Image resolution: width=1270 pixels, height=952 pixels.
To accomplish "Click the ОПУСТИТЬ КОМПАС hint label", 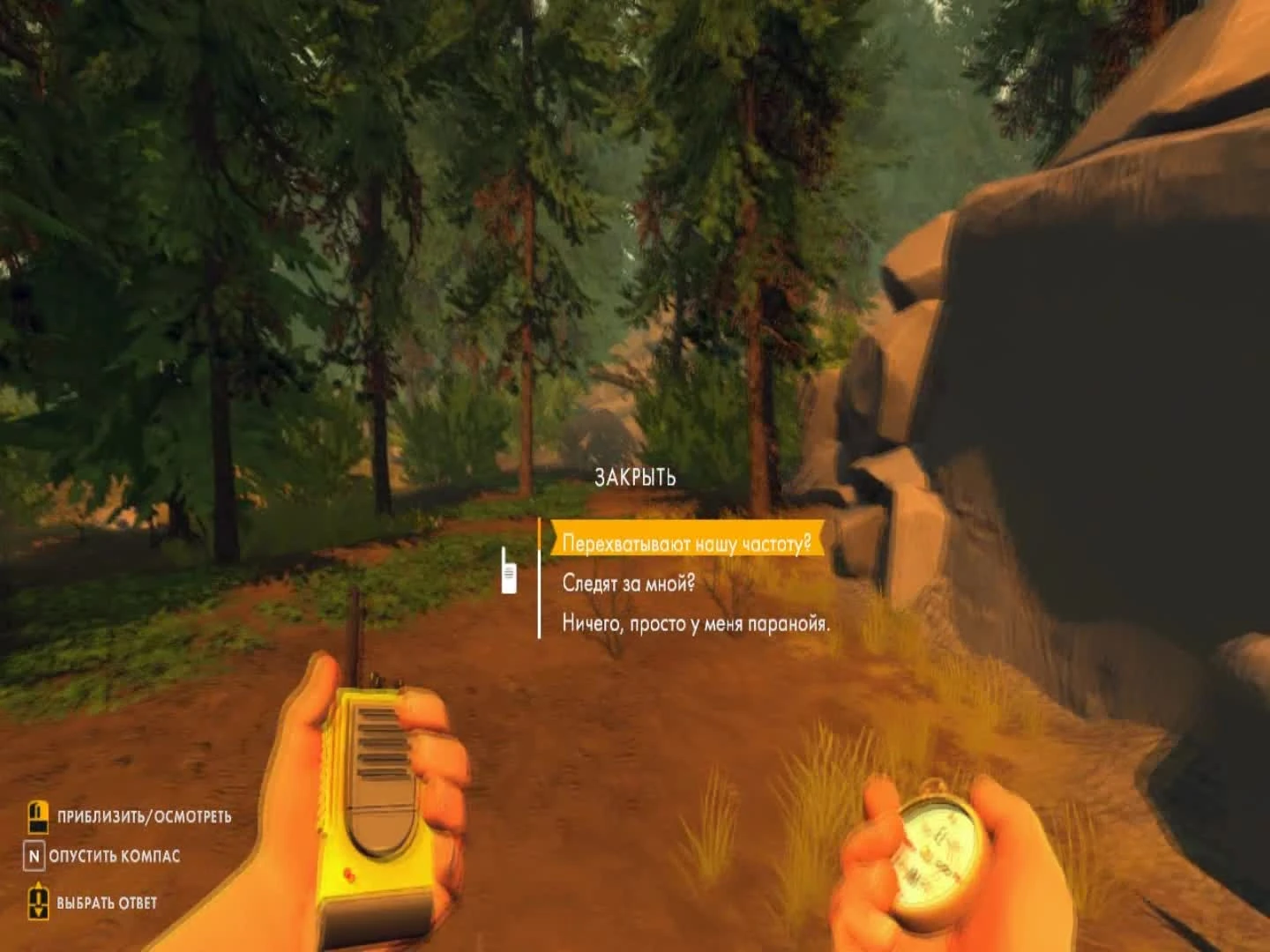I will [x=116, y=854].
